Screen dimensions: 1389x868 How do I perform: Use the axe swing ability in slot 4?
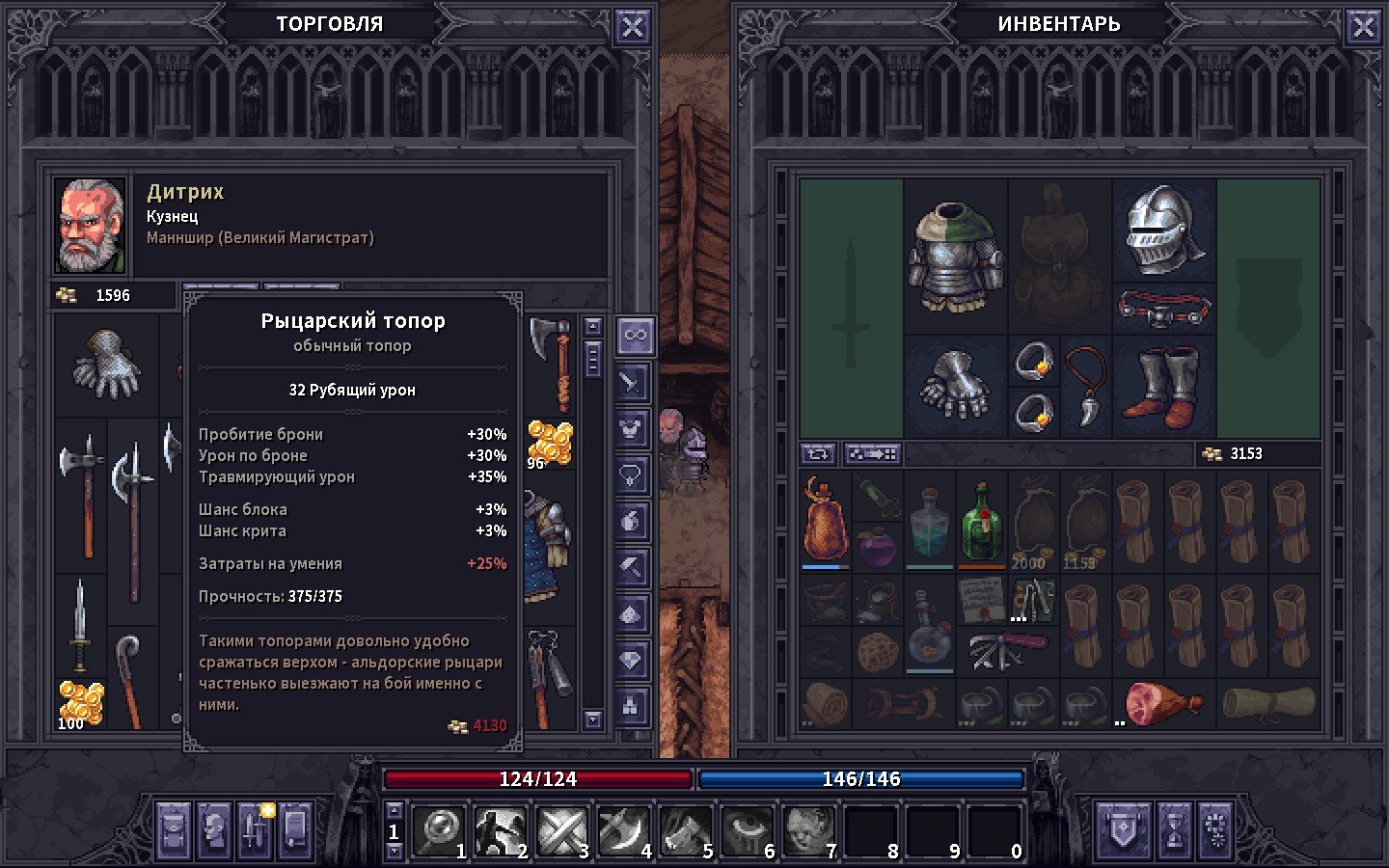(x=623, y=830)
